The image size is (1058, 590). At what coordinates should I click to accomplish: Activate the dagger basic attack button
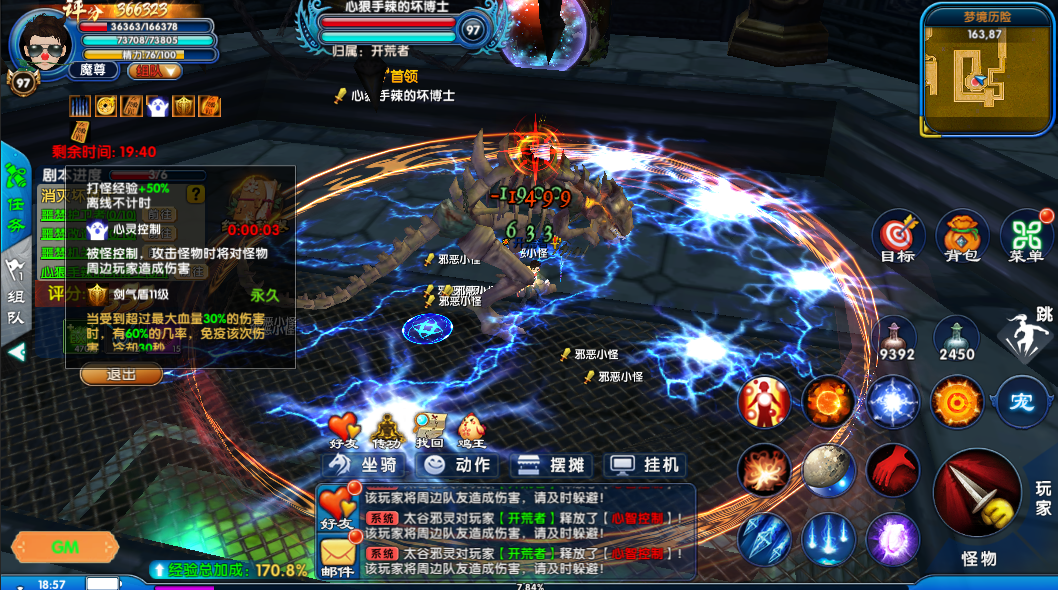pos(976,493)
